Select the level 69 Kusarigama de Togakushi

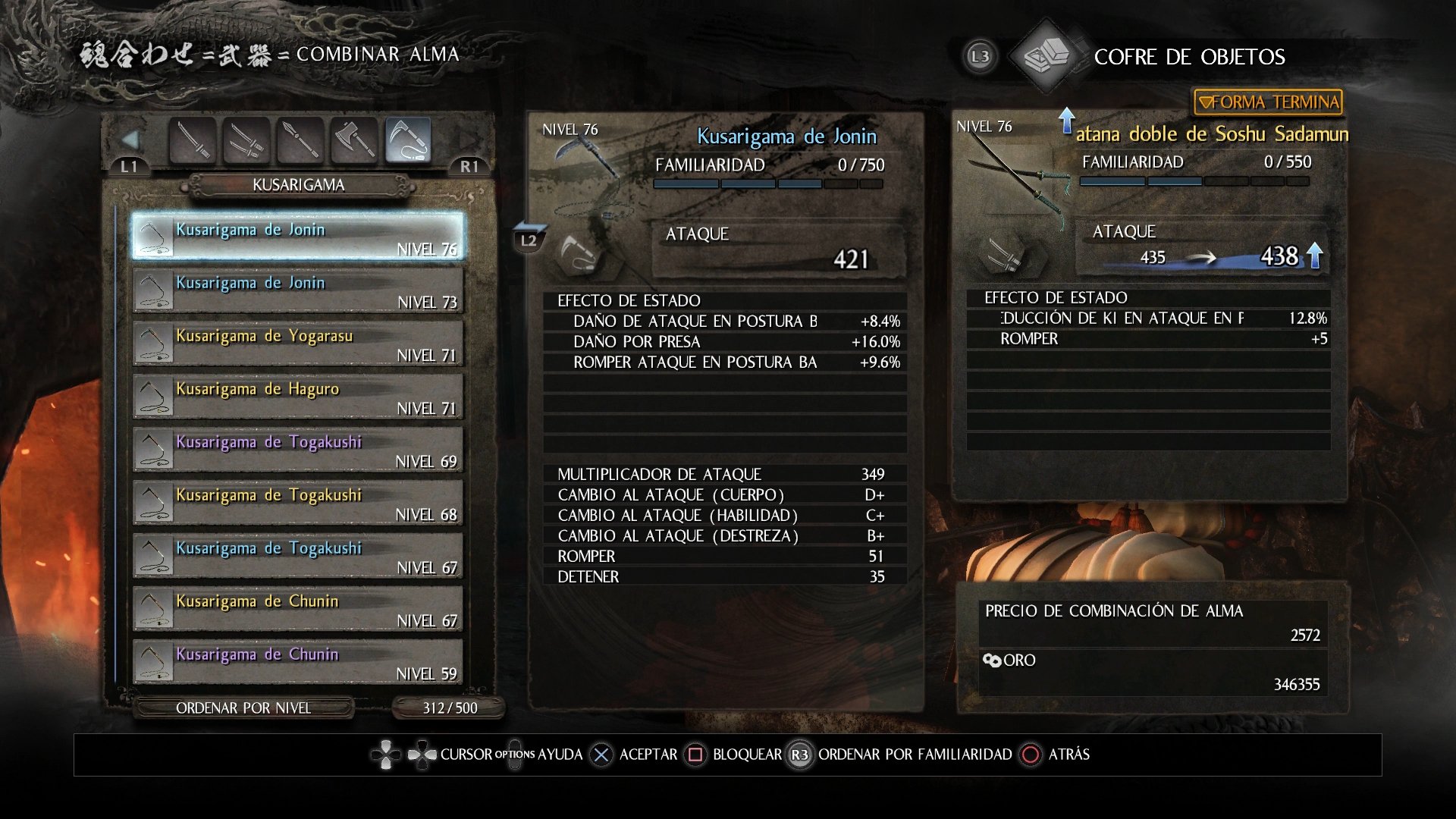point(297,450)
